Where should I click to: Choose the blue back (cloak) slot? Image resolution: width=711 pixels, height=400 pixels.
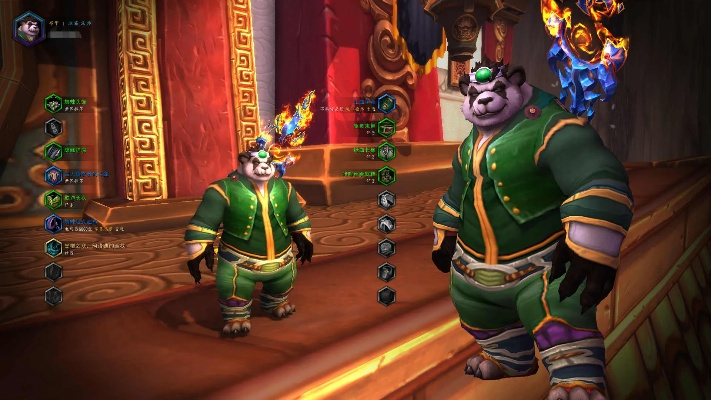click(x=53, y=175)
